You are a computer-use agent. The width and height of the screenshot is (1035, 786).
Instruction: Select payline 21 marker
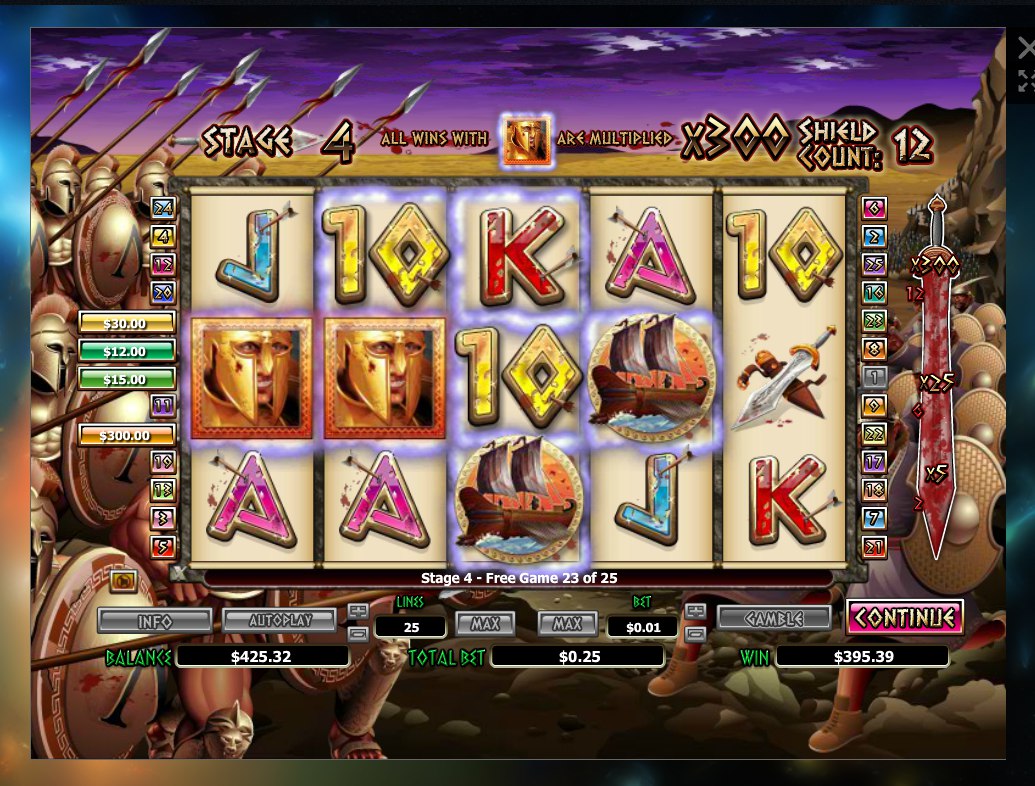click(875, 546)
